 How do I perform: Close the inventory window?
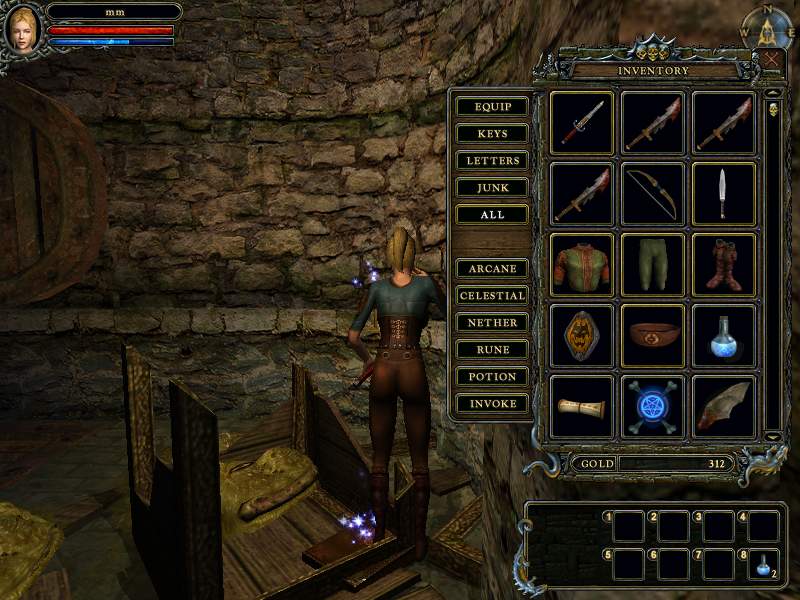[x=773, y=58]
